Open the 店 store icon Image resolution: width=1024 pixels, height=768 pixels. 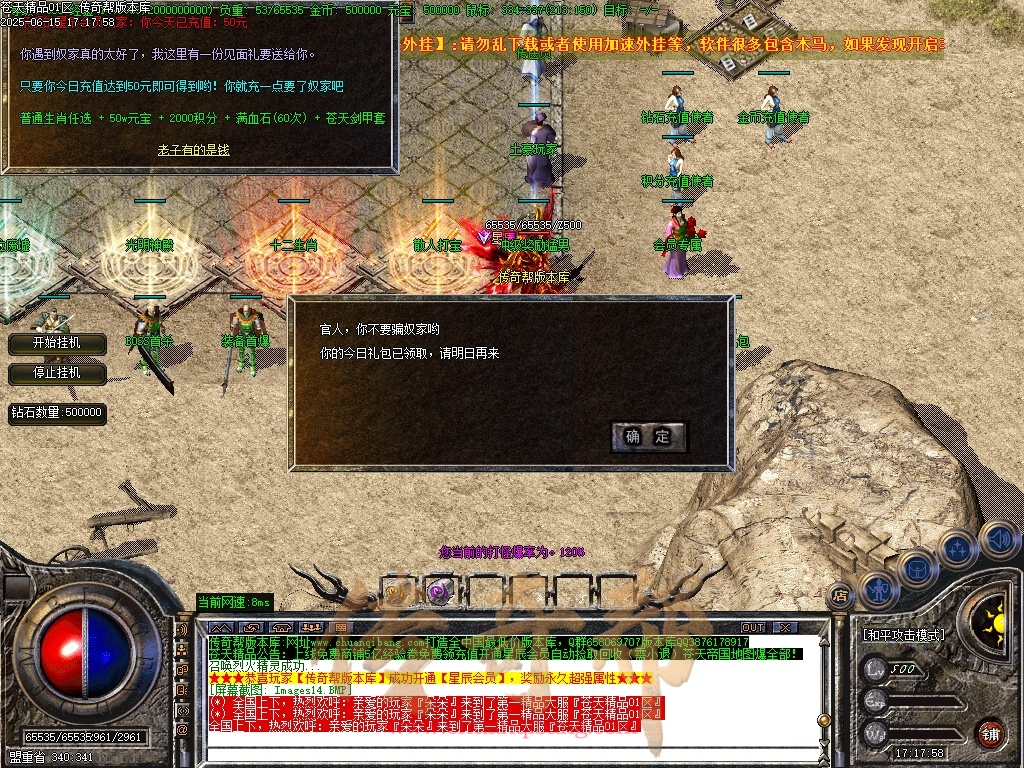click(840, 594)
